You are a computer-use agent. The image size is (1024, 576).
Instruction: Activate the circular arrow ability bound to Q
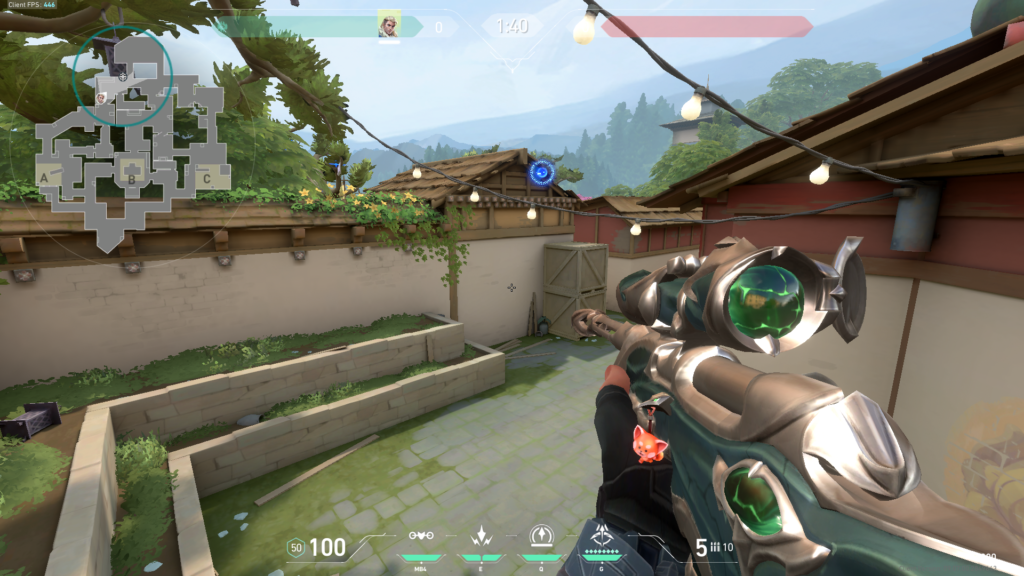pyautogui.click(x=542, y=535)
